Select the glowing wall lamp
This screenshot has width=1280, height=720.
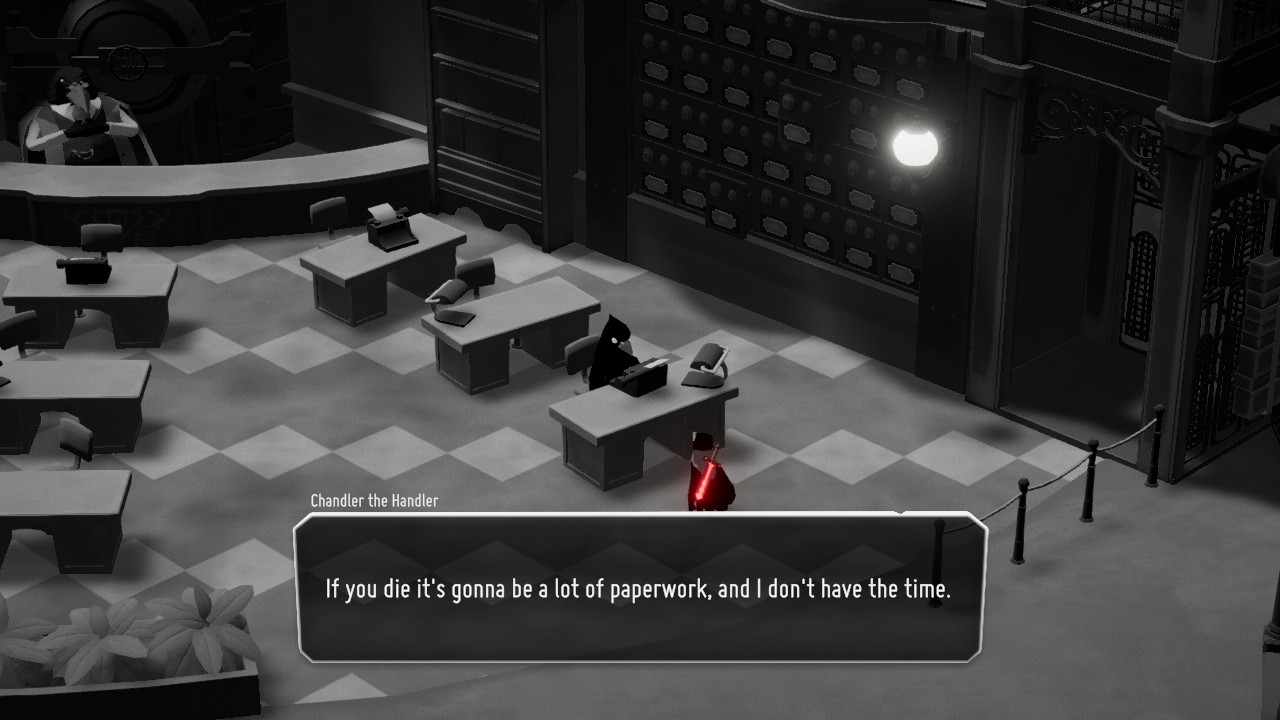(x=916, y=148)
